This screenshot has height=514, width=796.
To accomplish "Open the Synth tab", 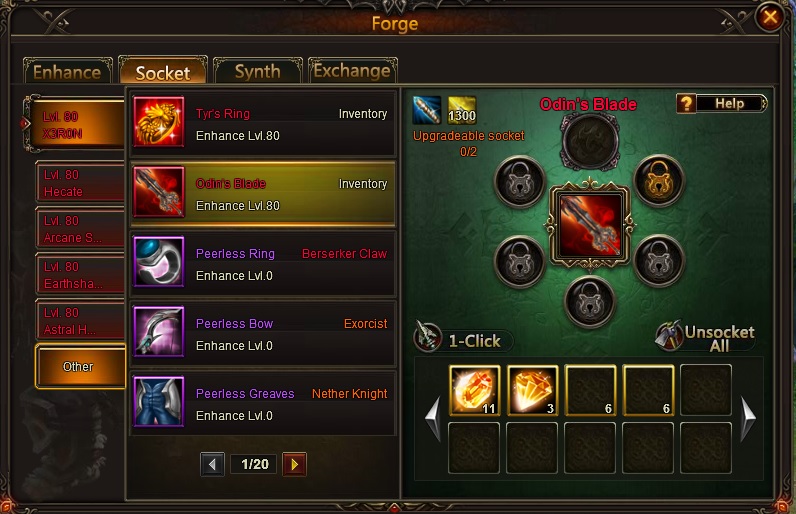I will (x=257, y=72).
